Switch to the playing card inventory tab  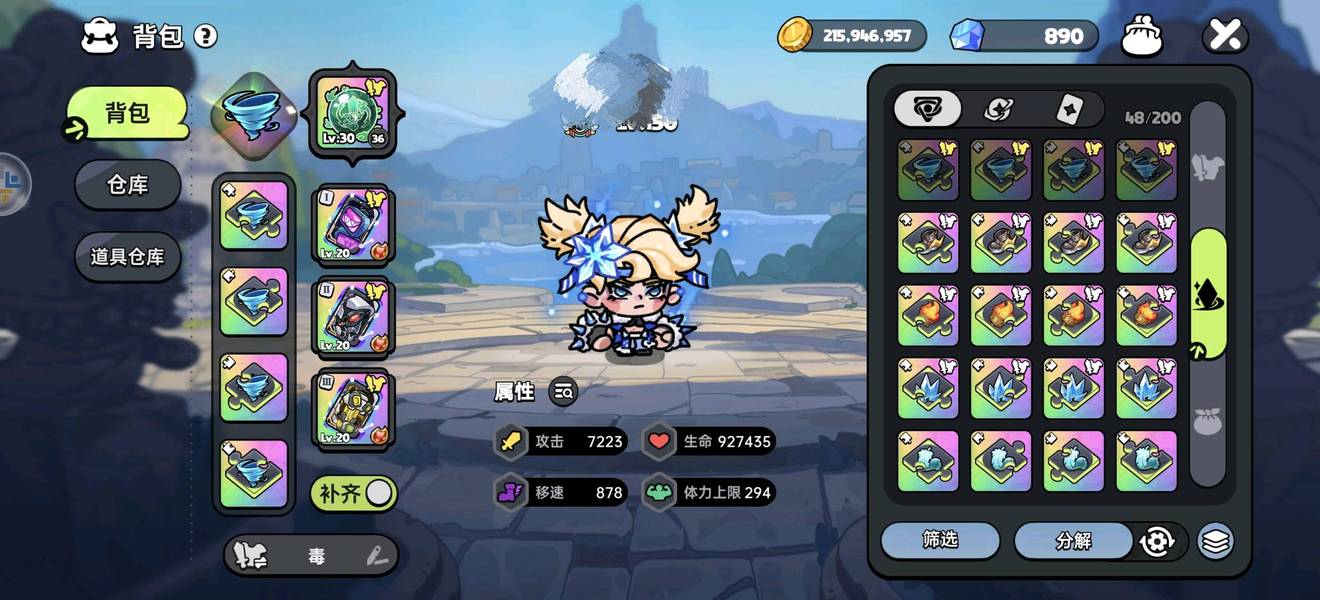tap(1068, 109)
